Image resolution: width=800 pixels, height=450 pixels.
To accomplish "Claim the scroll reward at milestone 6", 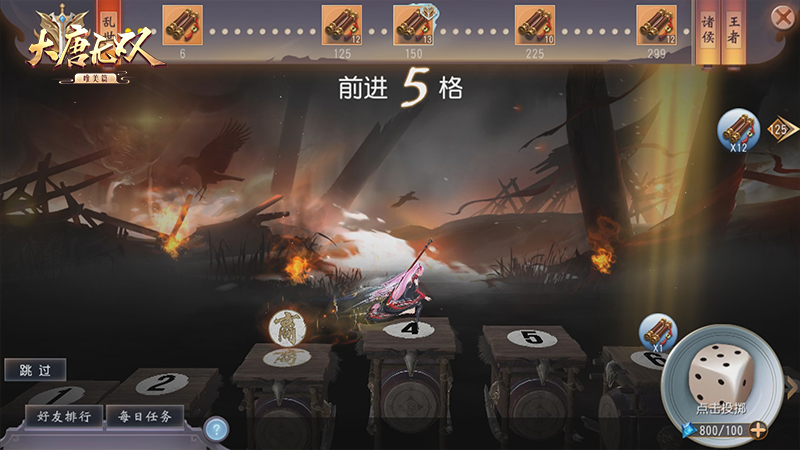I will click(x=182, y=25).
